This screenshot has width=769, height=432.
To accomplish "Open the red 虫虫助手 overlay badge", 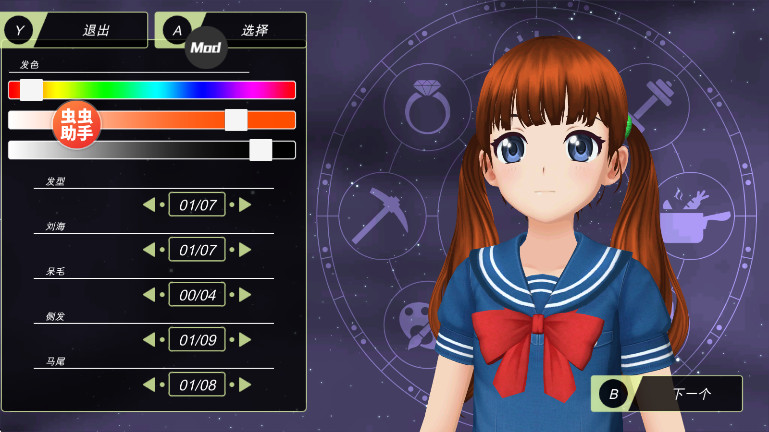I will (x=77, y=125).
